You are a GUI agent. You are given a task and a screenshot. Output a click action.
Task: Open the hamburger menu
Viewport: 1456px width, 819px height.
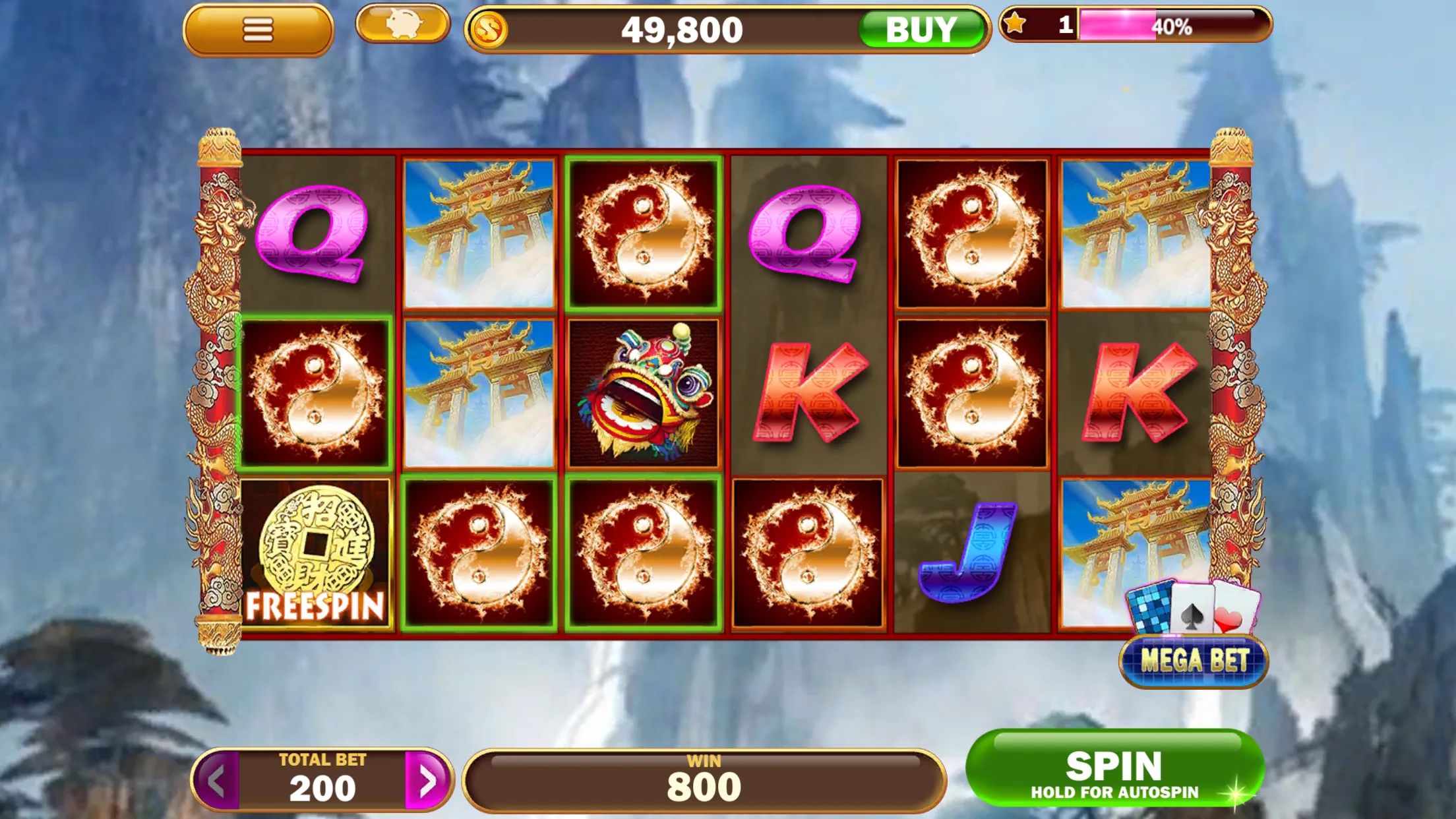pyautogui.click(x=258, y=28)
